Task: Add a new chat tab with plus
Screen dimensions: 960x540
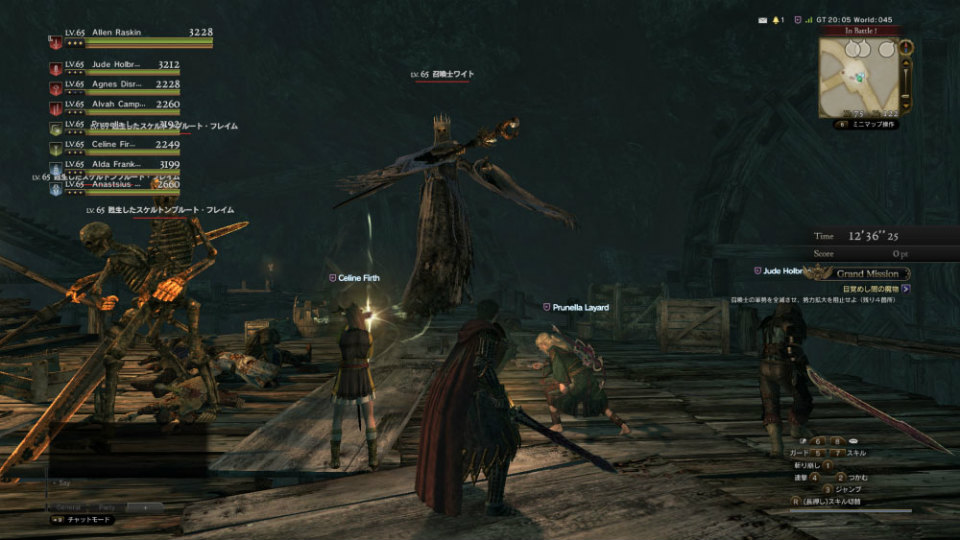Action: [x=143, y=507]
